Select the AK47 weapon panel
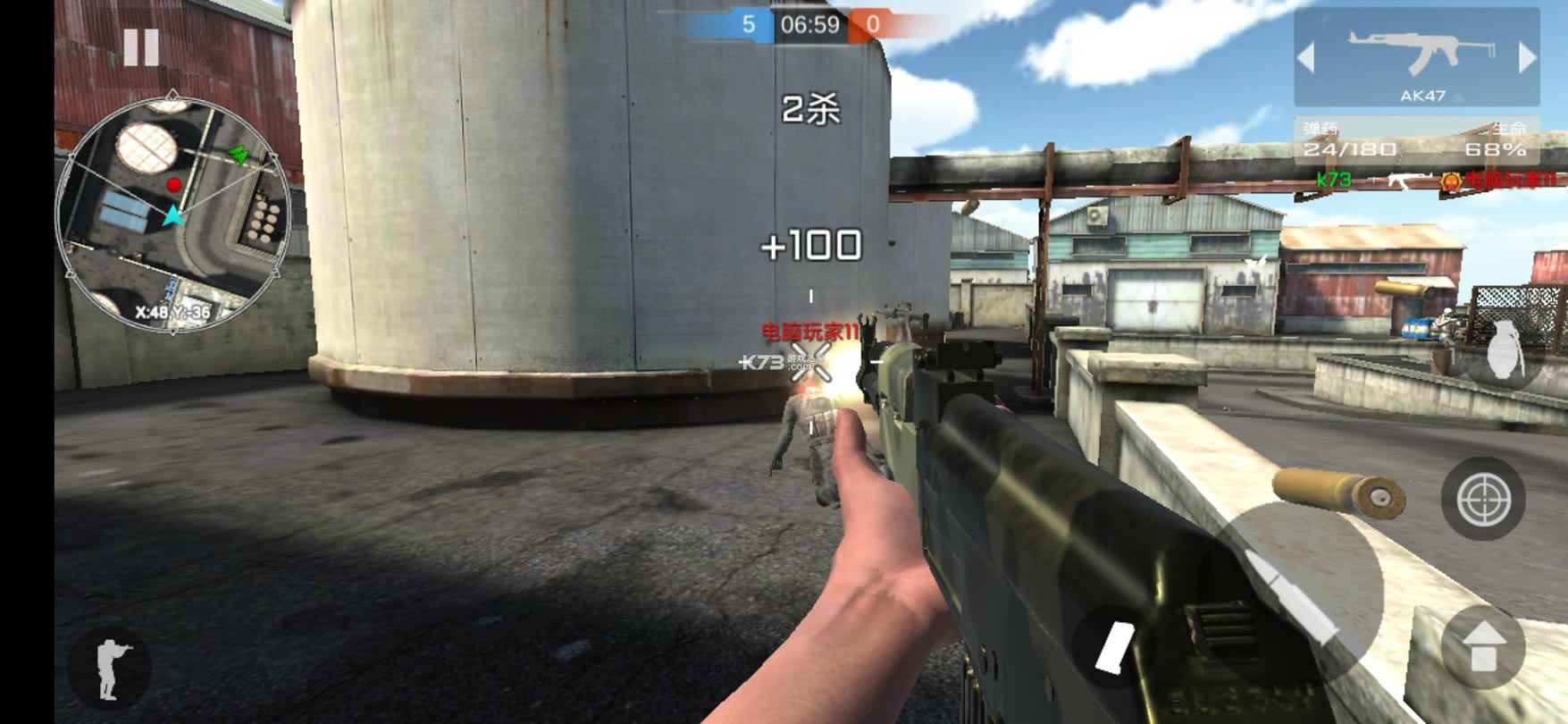The height and width of the screenshot is (724, 1568). (1417, 59)
